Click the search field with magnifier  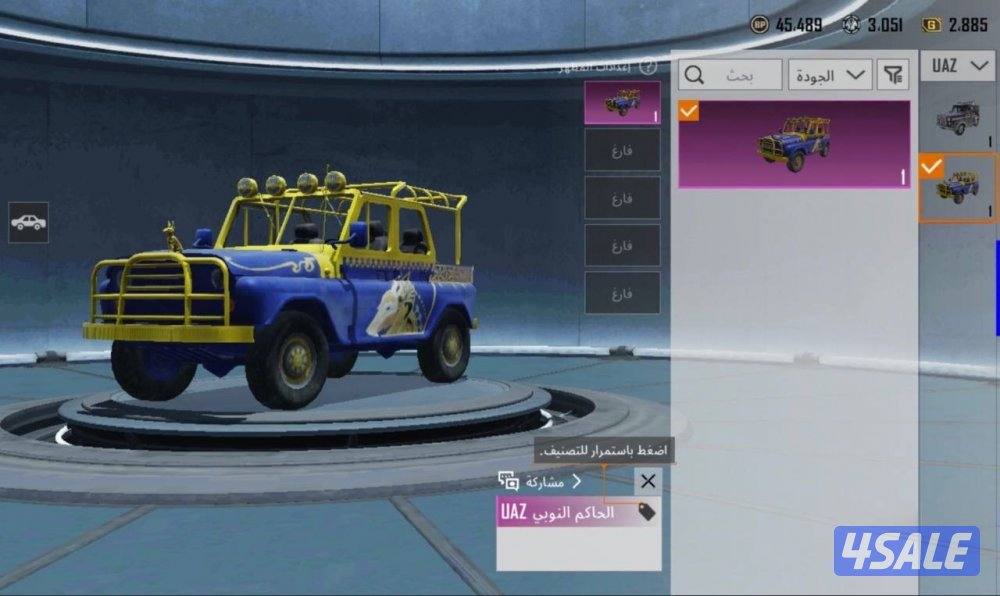pyautogui.click(x=730, y=75)
